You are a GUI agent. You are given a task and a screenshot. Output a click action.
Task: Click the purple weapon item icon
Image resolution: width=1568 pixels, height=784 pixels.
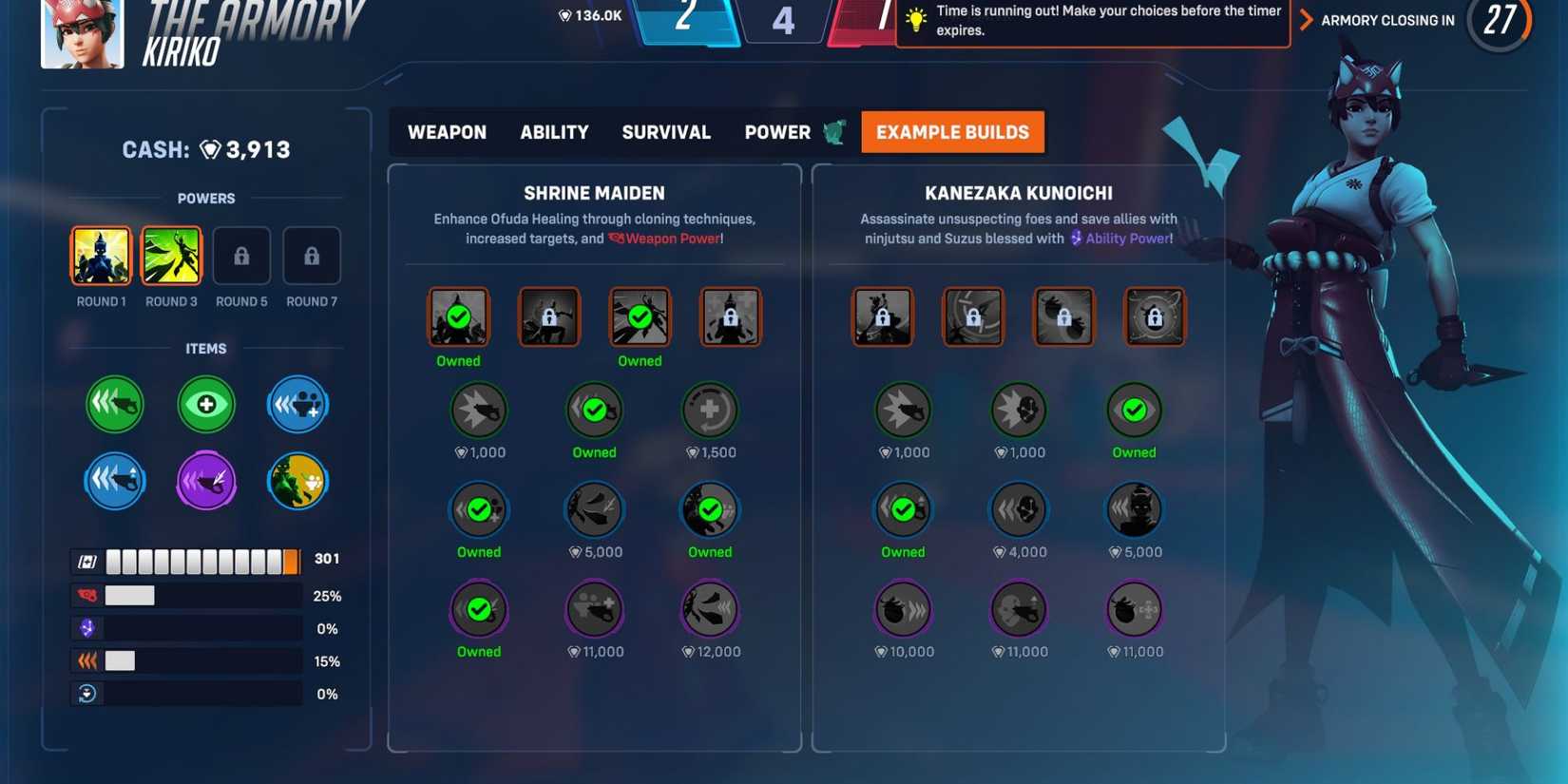205,481
